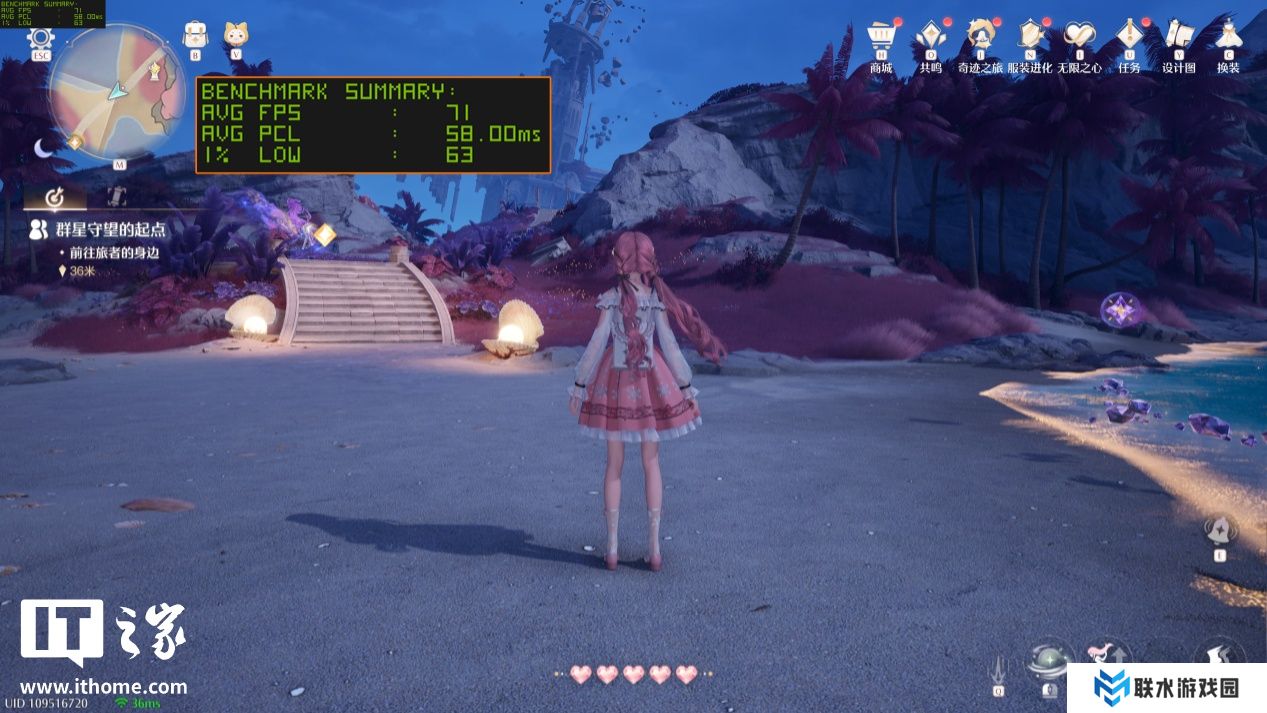Switch to the scroll tab beside tracker
The height and width of the screenshot is (713, 1267).
[116, 196]
